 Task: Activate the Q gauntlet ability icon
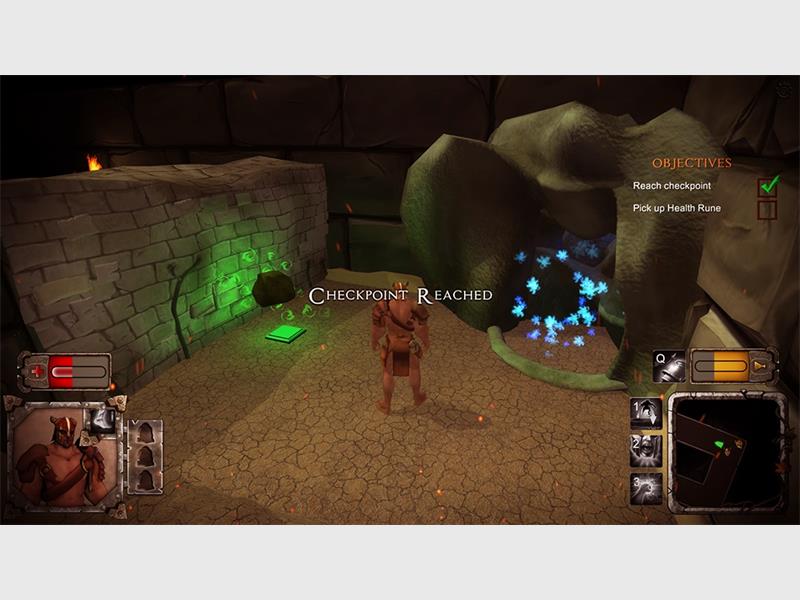pyautogui.click(x=668, y=366)
